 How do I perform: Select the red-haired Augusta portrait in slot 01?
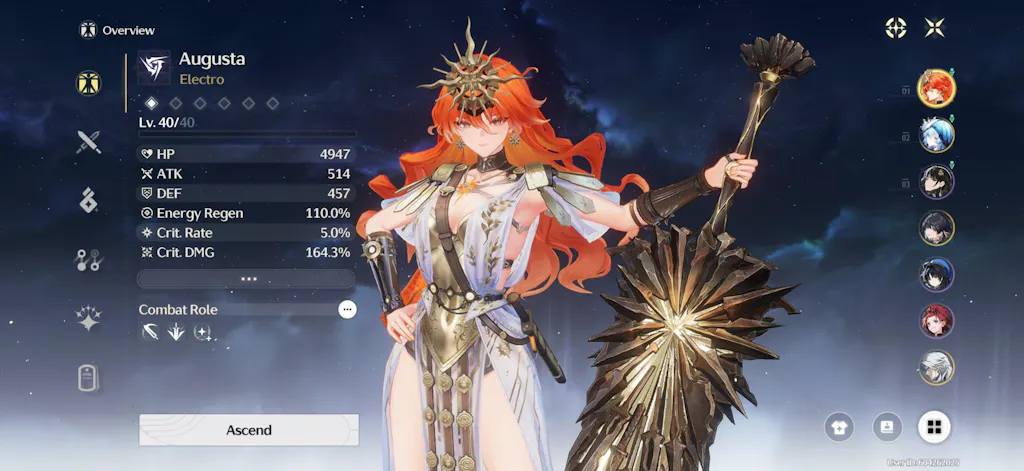[937, 88]
